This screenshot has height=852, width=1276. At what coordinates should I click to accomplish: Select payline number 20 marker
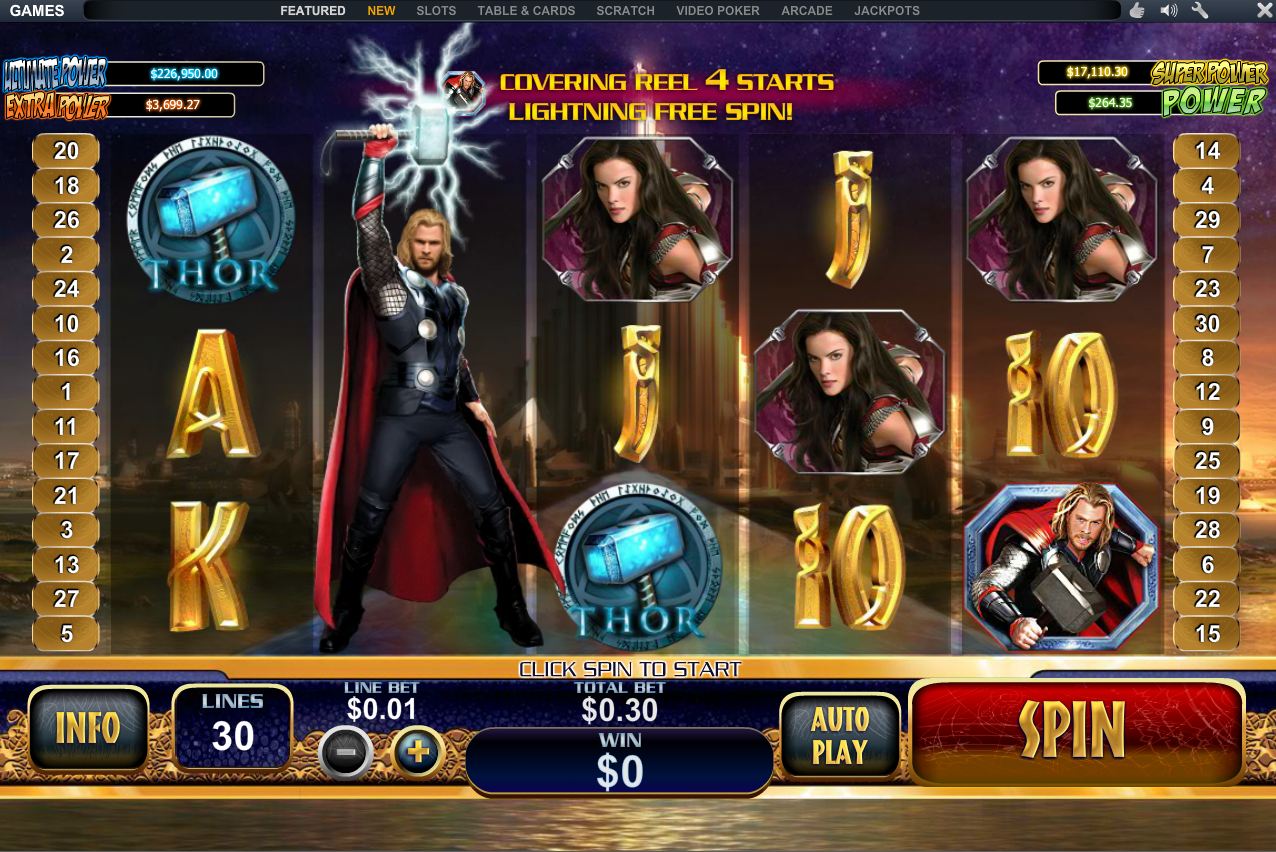tap(66, 151)
